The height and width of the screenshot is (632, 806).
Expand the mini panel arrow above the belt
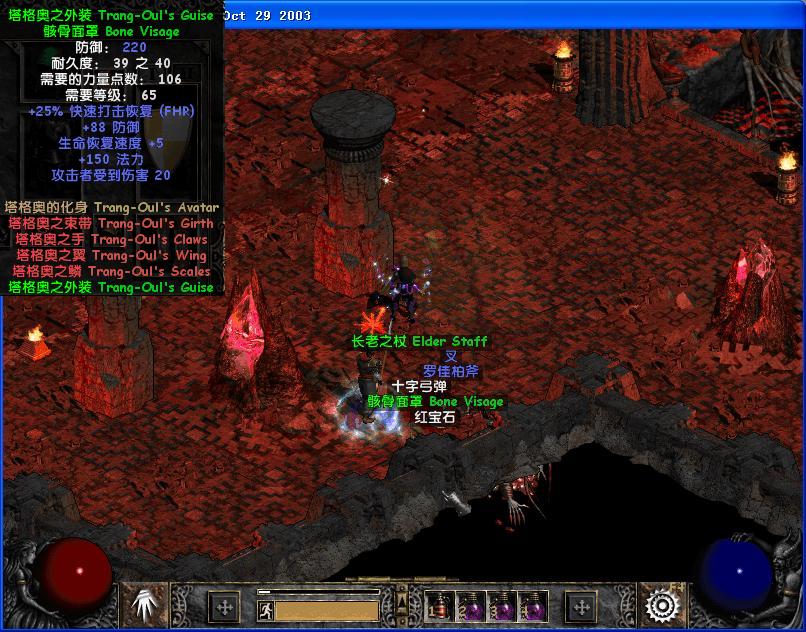(403, 599)
